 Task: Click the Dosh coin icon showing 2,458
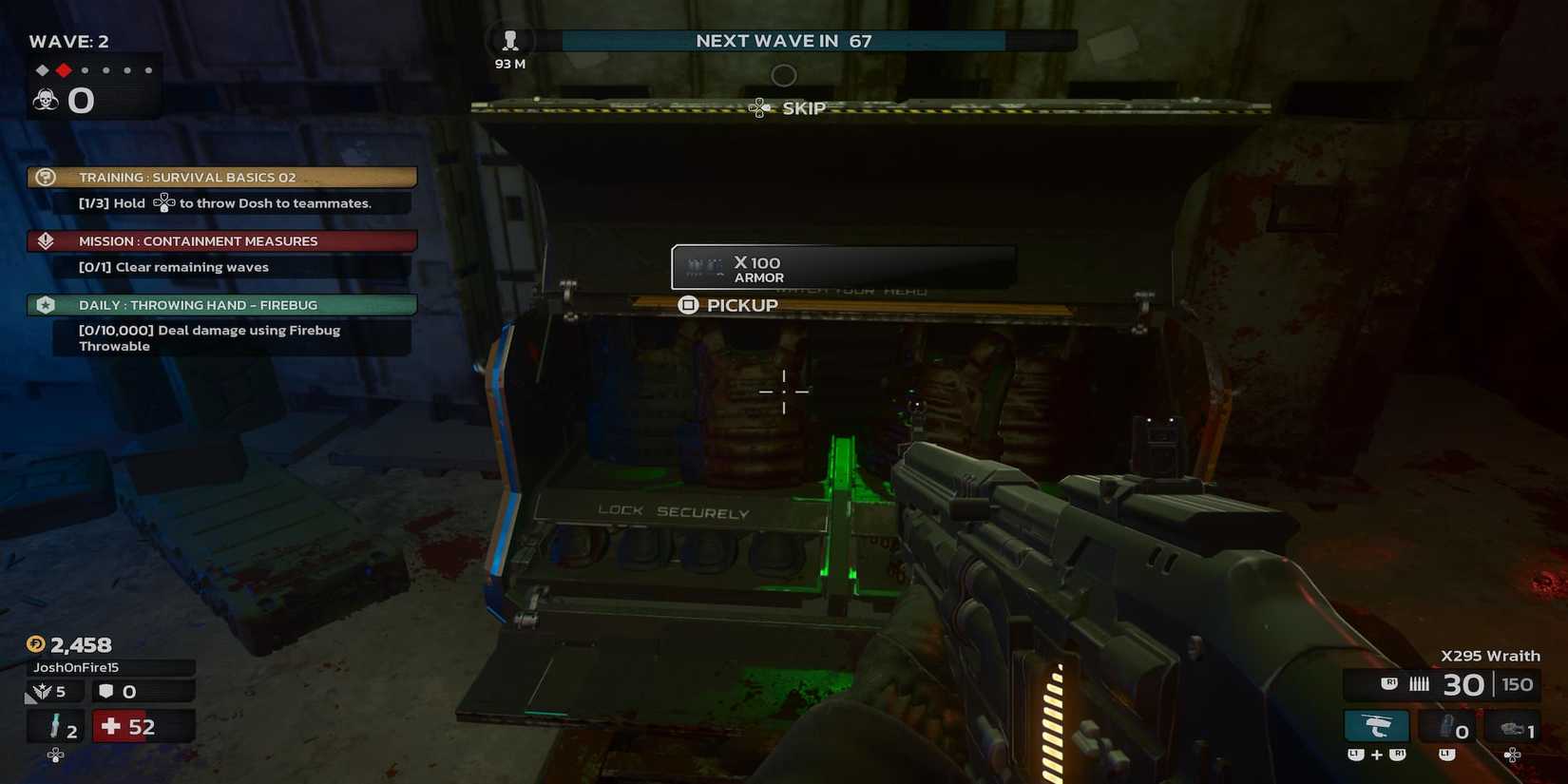[x=35, y=644]
